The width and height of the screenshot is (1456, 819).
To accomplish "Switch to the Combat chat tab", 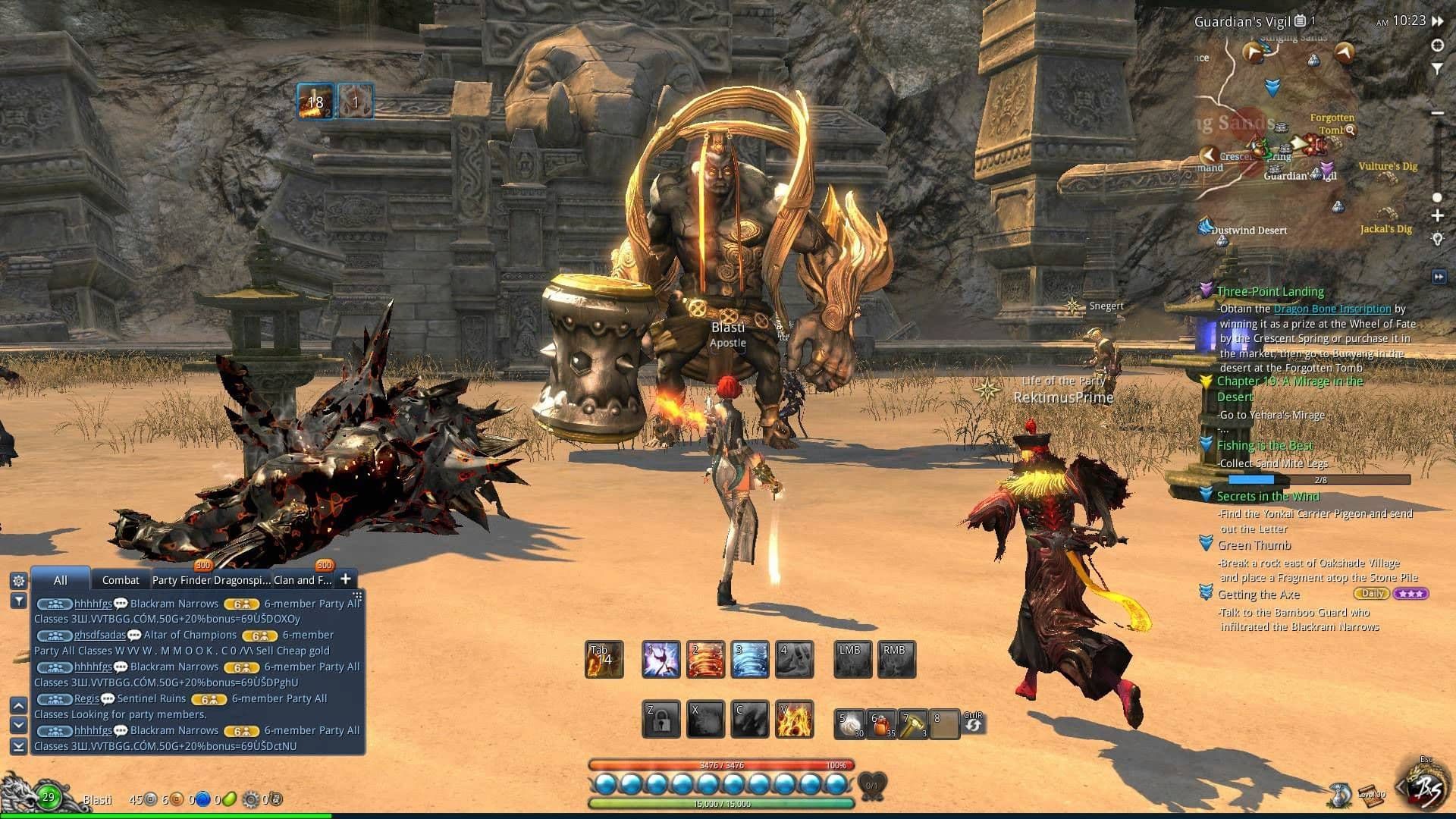I will coord(121,580).
